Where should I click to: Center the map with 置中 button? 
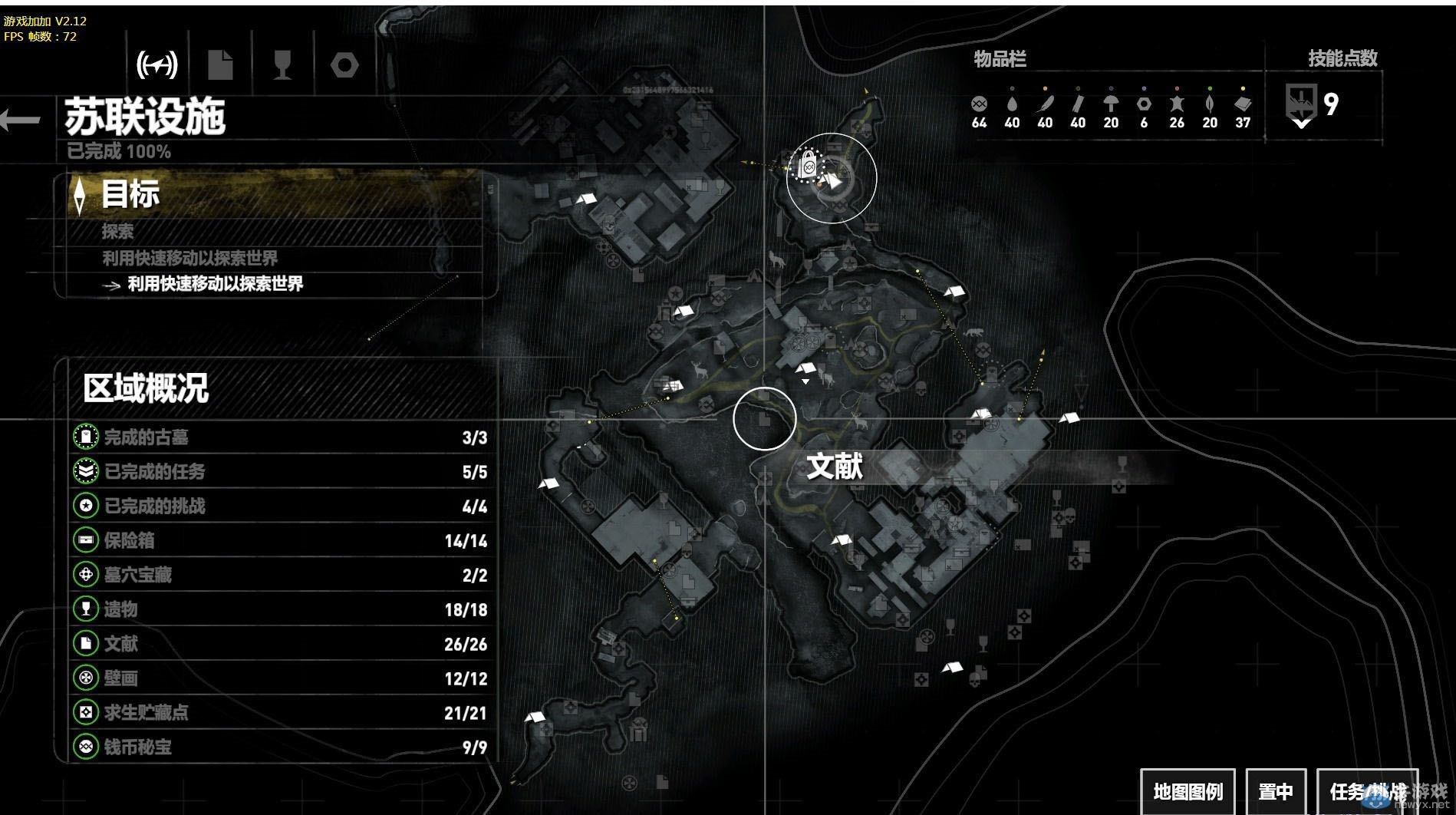pyautogui.click(x=1276, y=791)
